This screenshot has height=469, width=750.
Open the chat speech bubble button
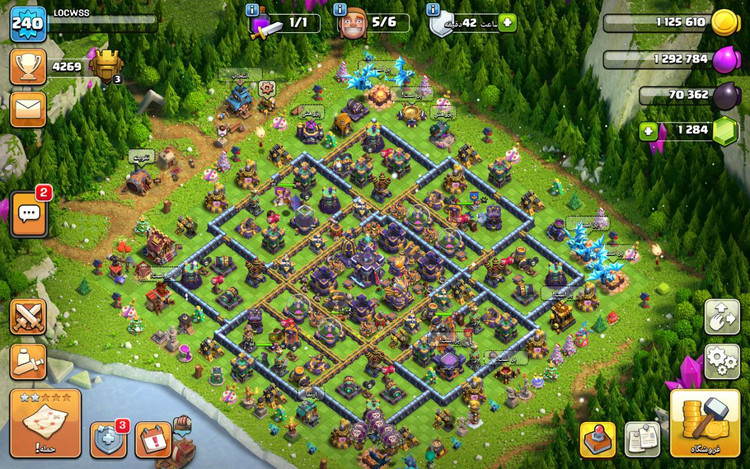[x=28, y=214]
